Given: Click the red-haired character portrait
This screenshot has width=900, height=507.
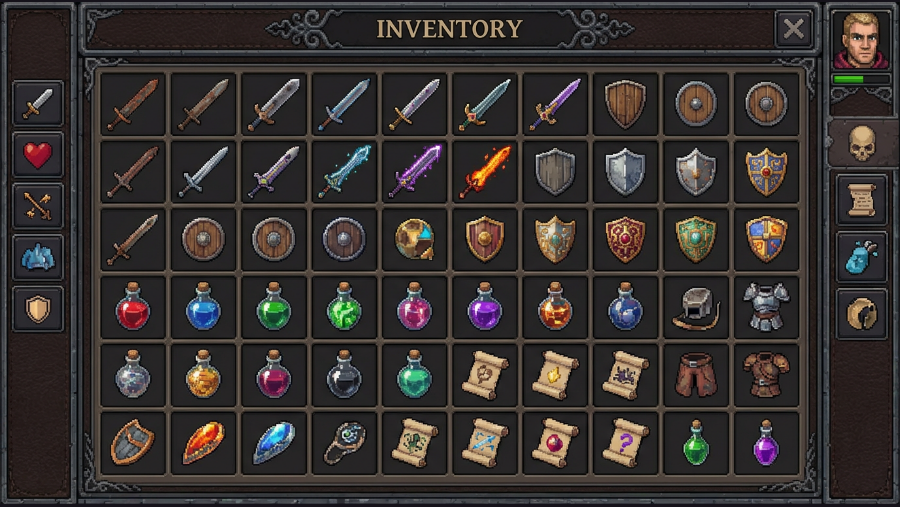Looking at the screenshot, I should pos(861,40).
